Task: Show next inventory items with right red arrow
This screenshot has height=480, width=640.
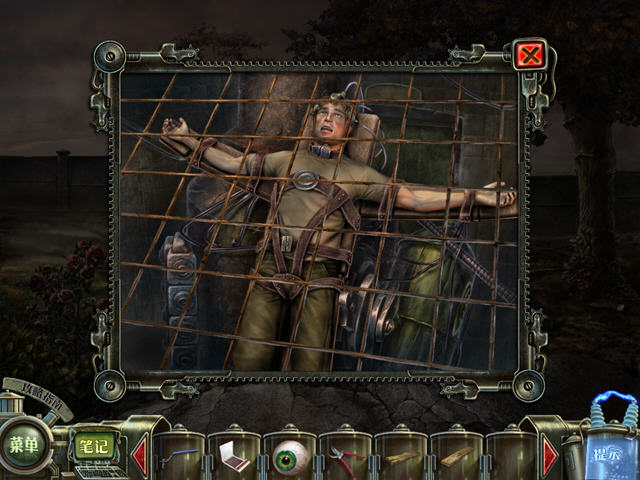Action: click(550, 455)
